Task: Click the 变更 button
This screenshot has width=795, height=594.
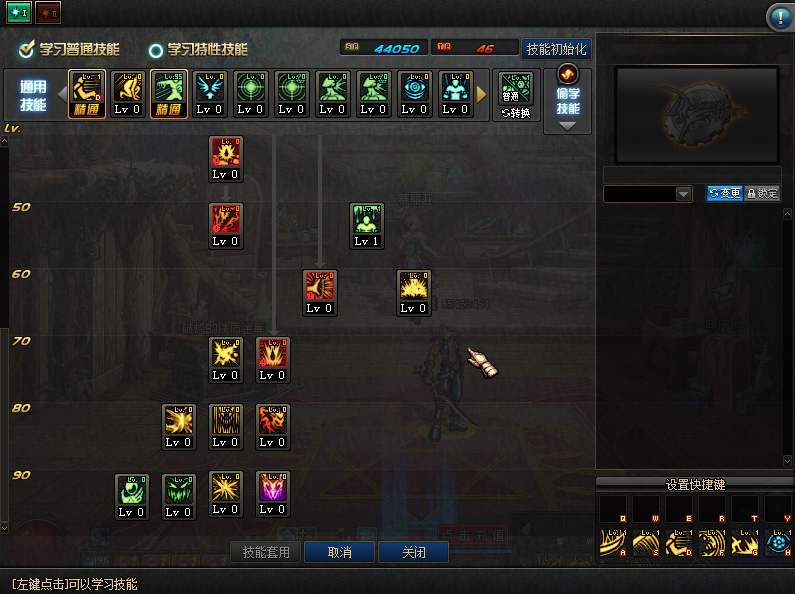Action: tap(725, 193)
